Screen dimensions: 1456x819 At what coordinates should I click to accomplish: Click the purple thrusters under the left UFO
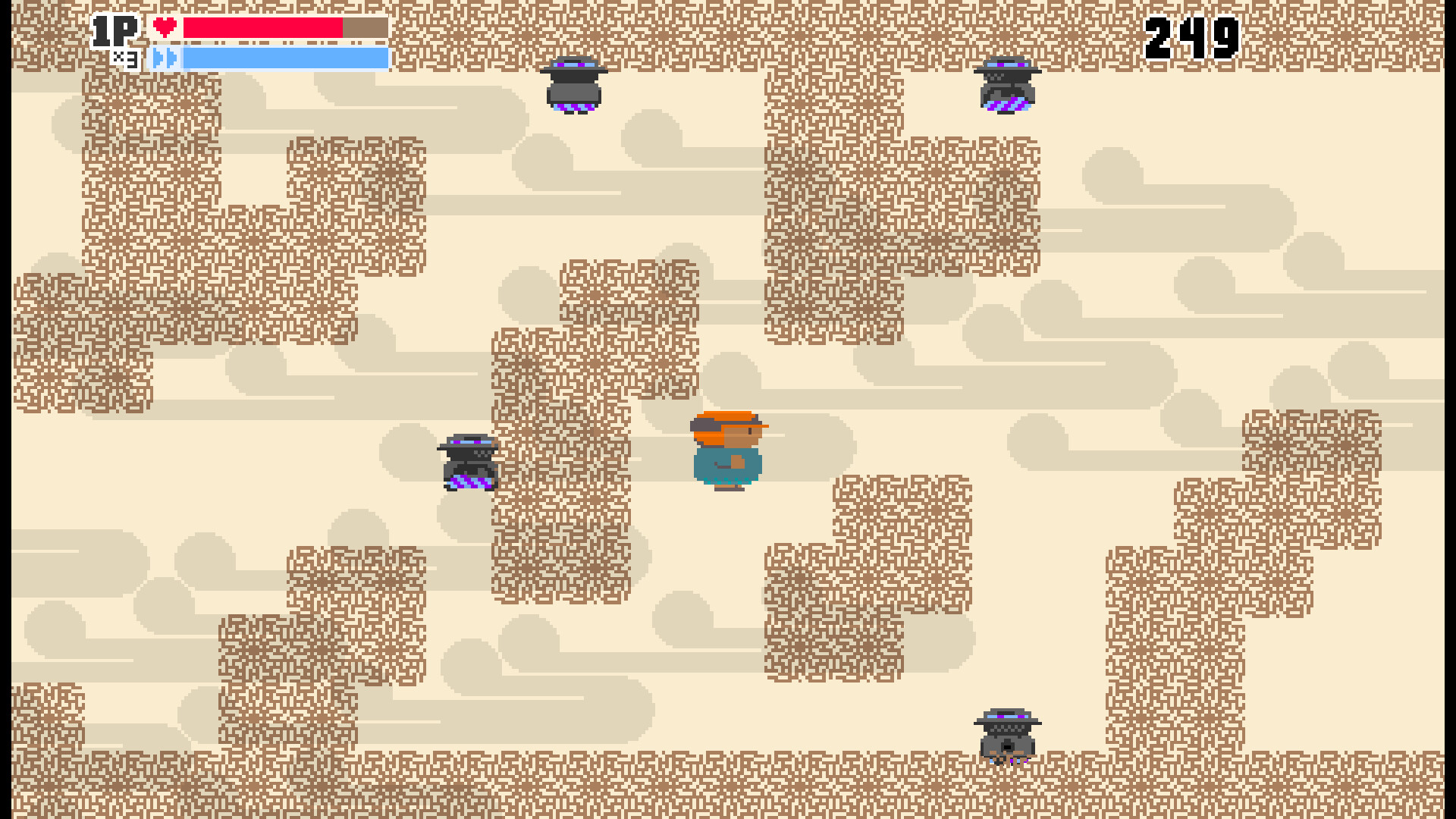pos(468,483)
